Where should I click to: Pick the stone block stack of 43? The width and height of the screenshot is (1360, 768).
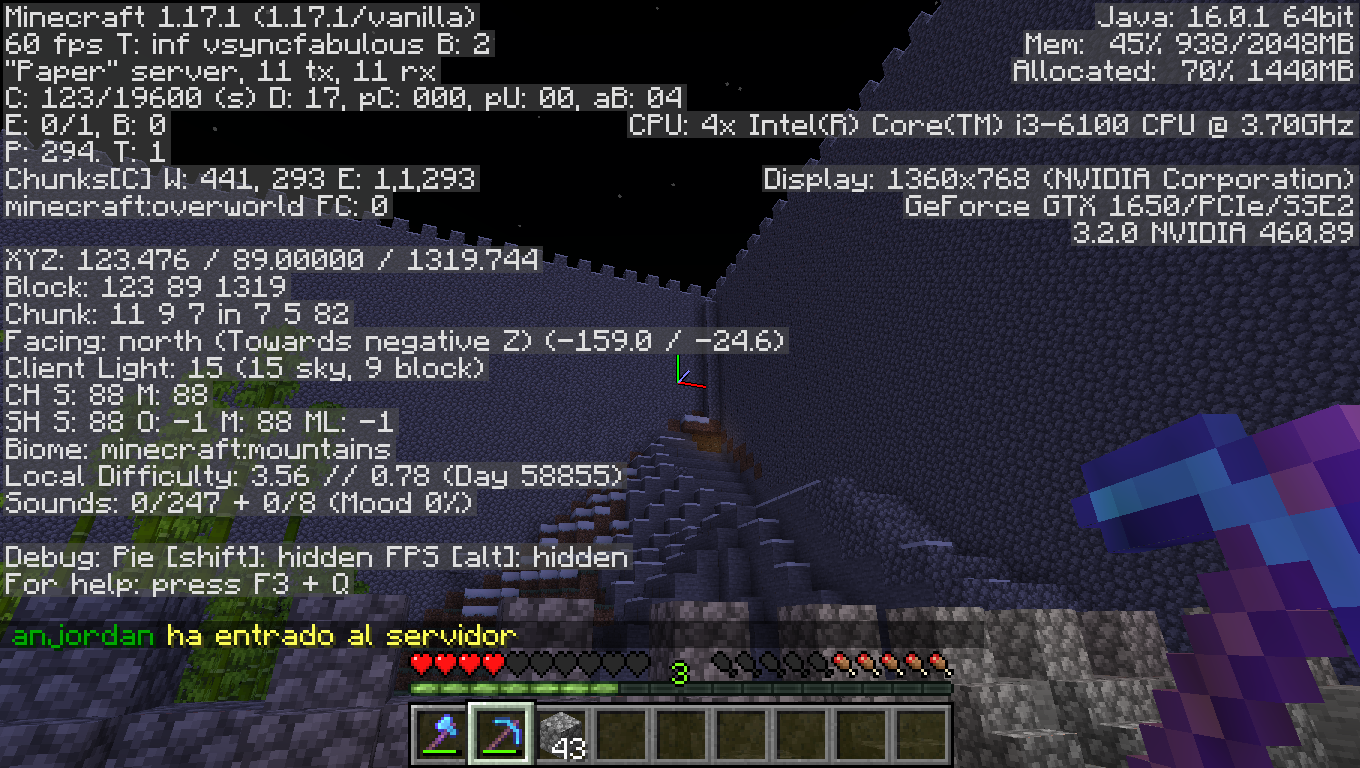pyautogui.click(x=560, y=734)
